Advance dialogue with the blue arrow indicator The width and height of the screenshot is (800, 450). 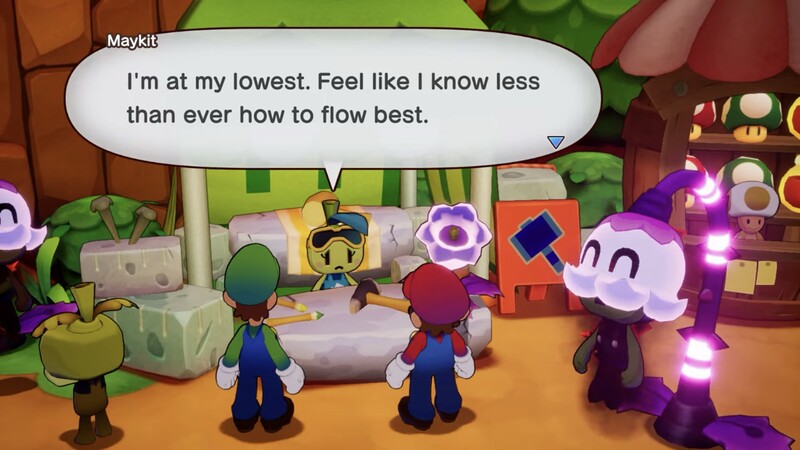point(556,142)
